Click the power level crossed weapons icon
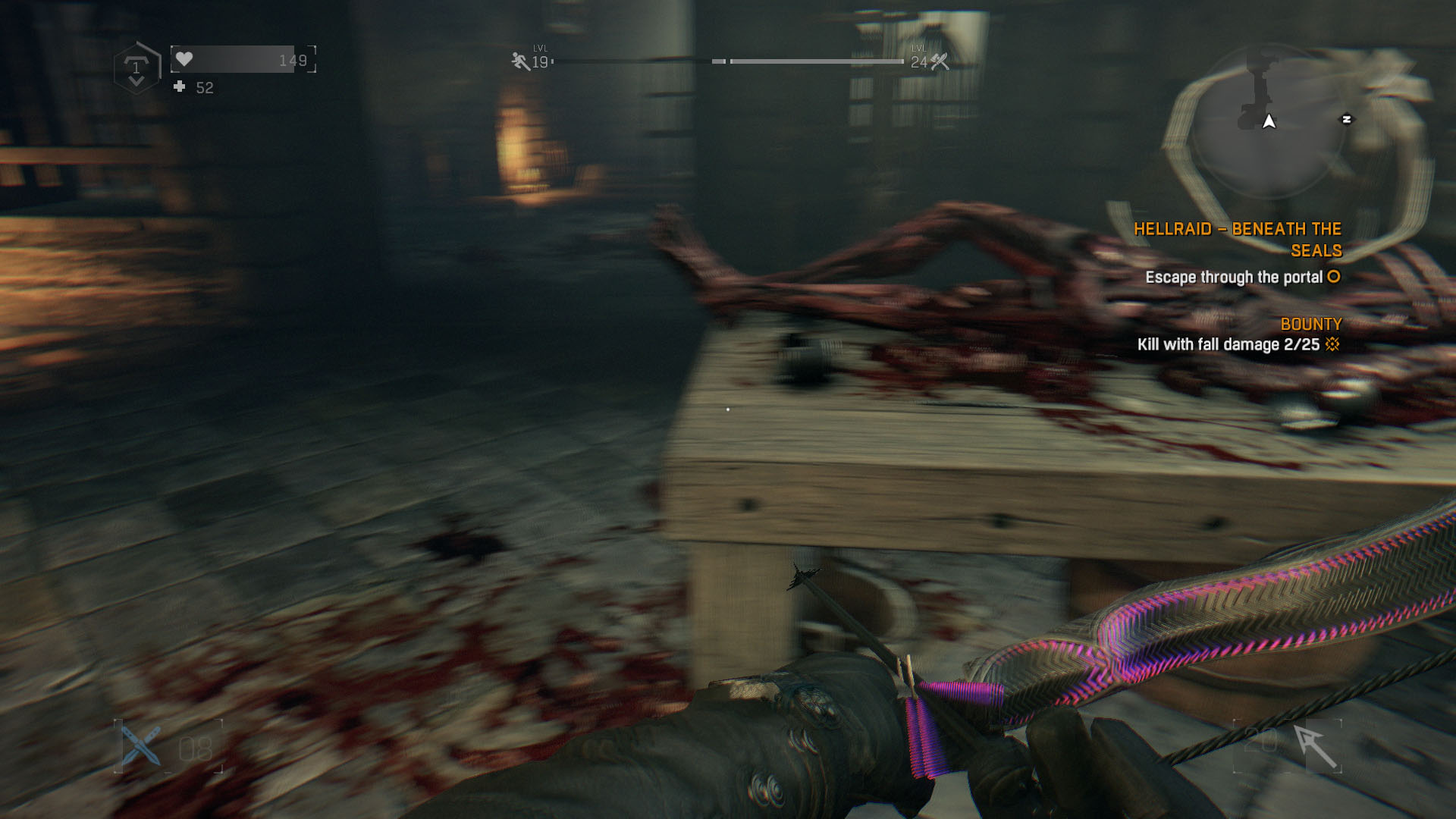 coord(940,61)
